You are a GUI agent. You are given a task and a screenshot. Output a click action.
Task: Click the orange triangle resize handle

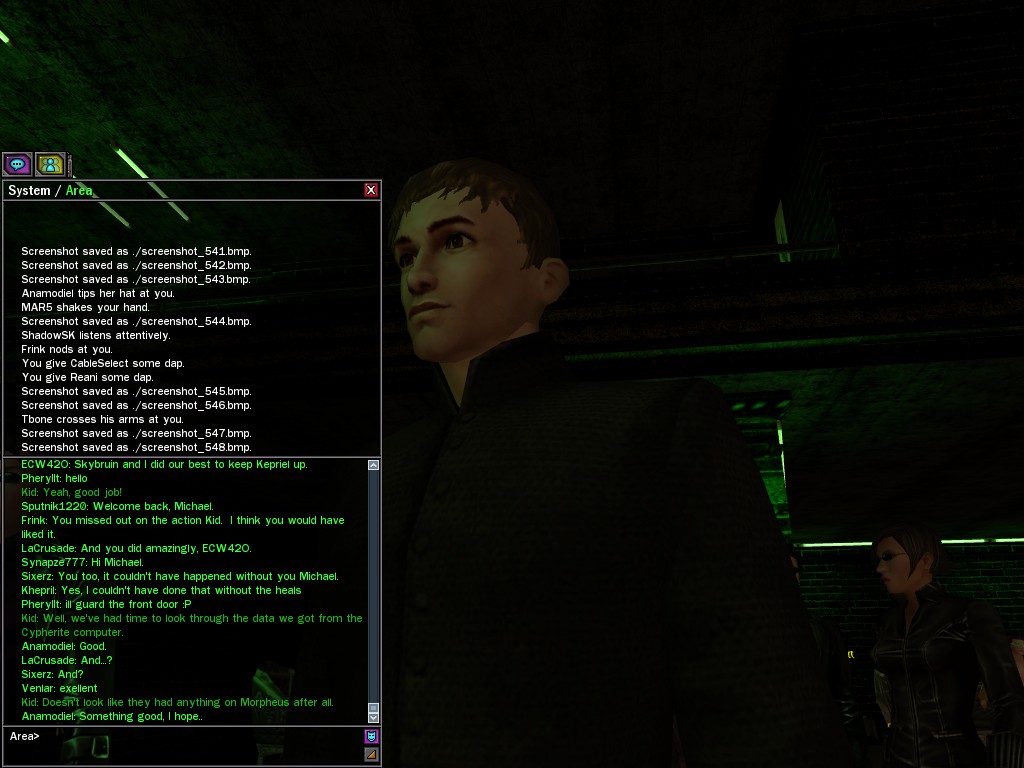coord(371,754)
